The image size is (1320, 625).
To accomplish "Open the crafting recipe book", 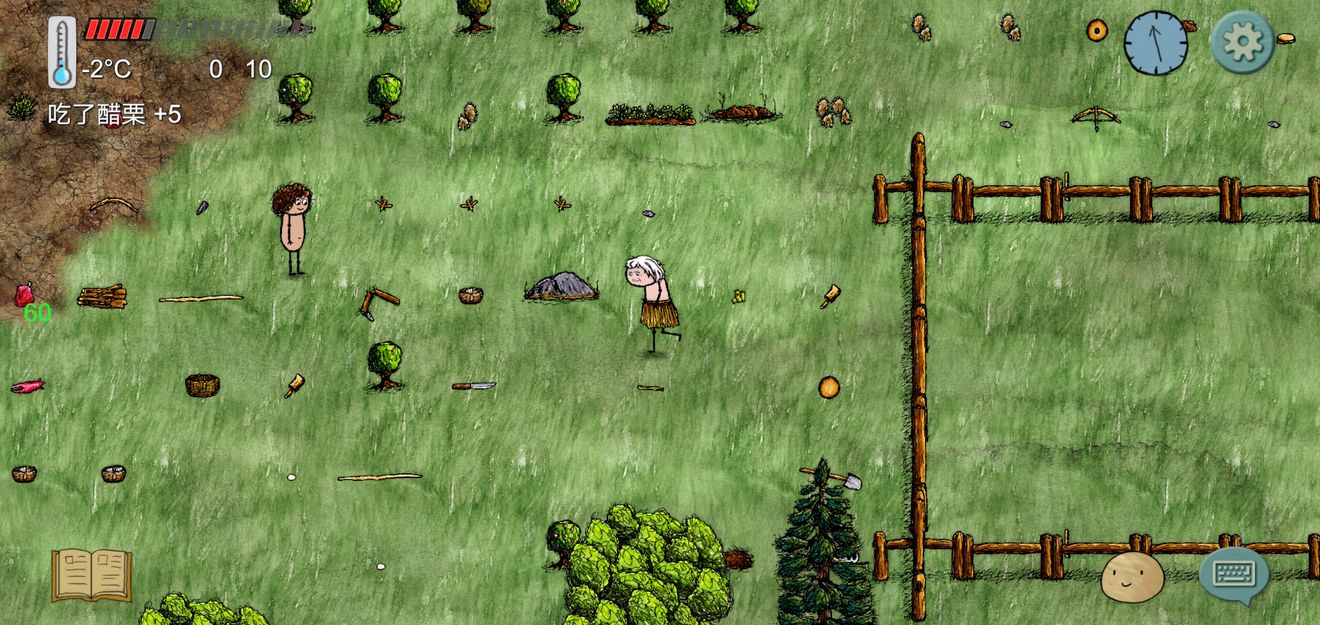I will [91, 574].
